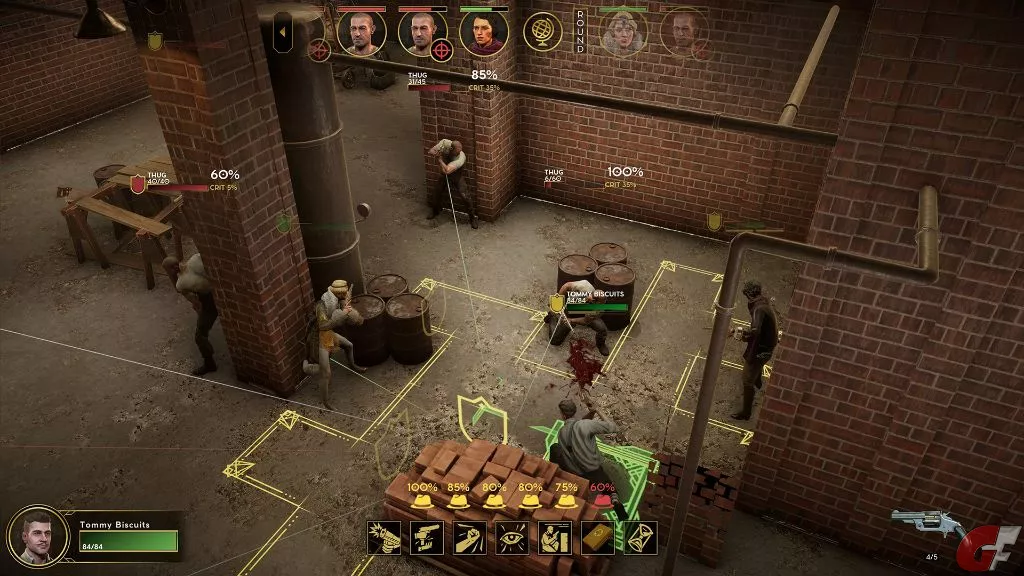Collapse turn order with the left arrow
Image resolution: width=1024 pixels, height=576 pixels.
[x=282, y=33]
